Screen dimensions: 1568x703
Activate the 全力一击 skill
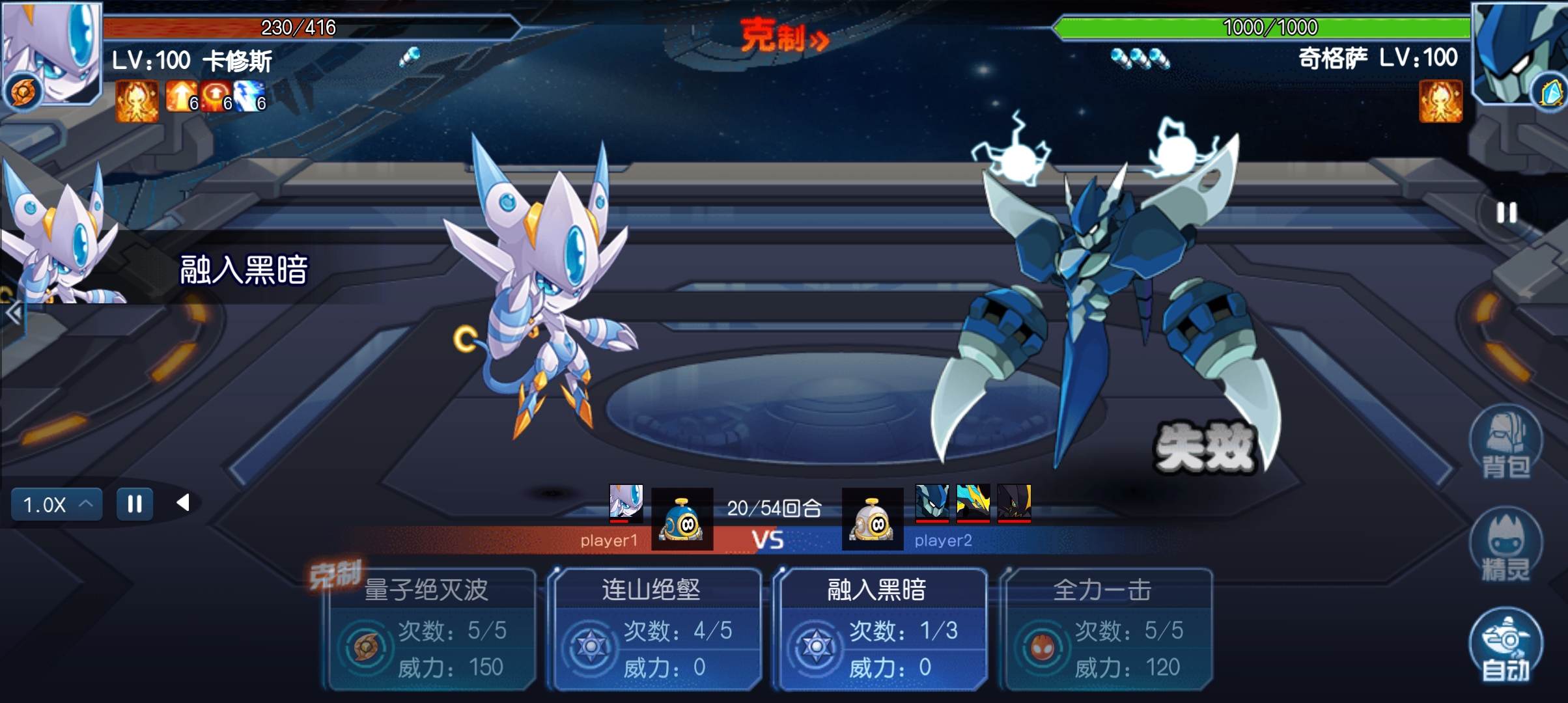point(1106,629)
